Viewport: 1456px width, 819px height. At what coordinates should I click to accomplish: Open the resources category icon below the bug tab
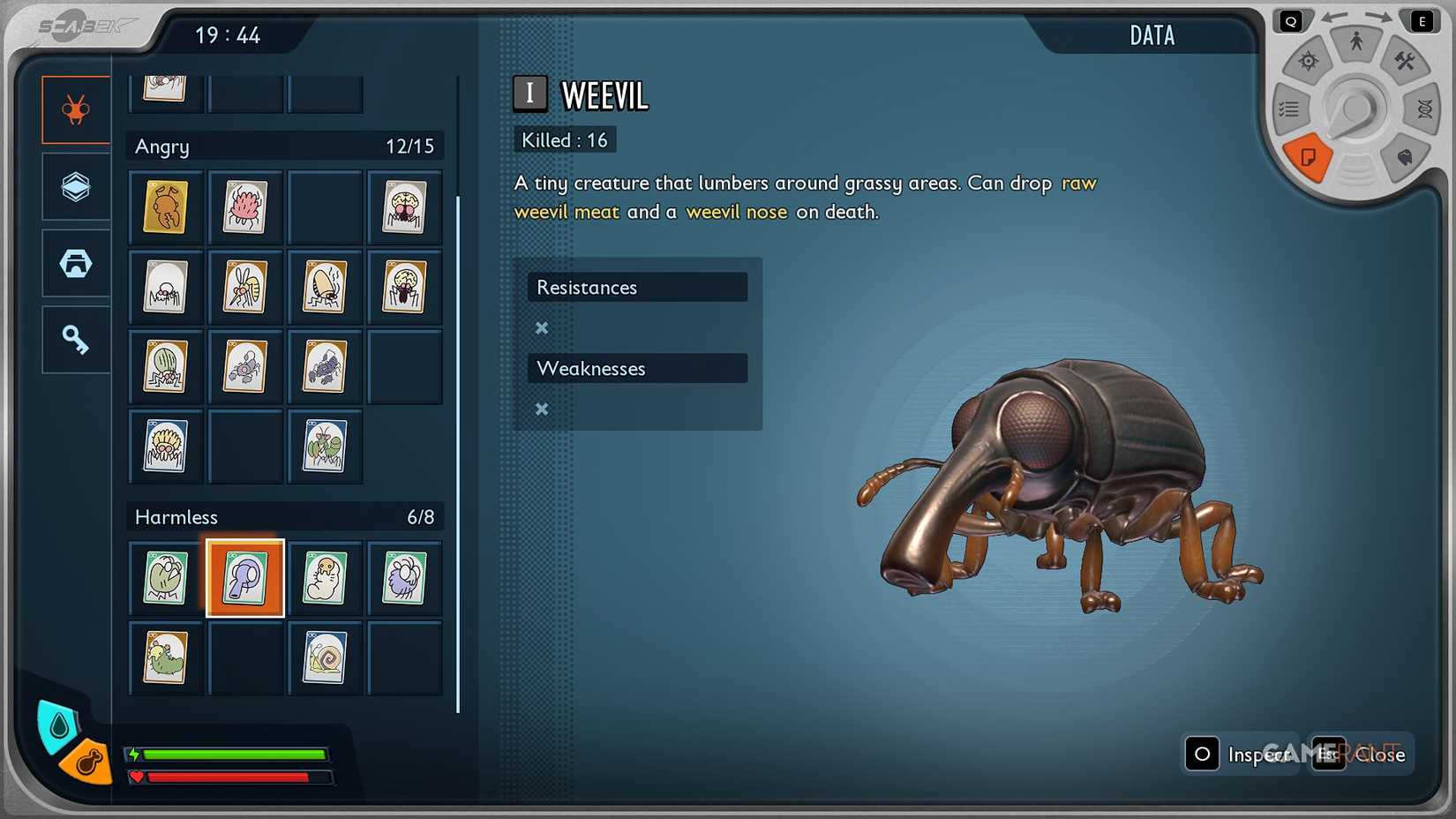click(x=75, y=187)
